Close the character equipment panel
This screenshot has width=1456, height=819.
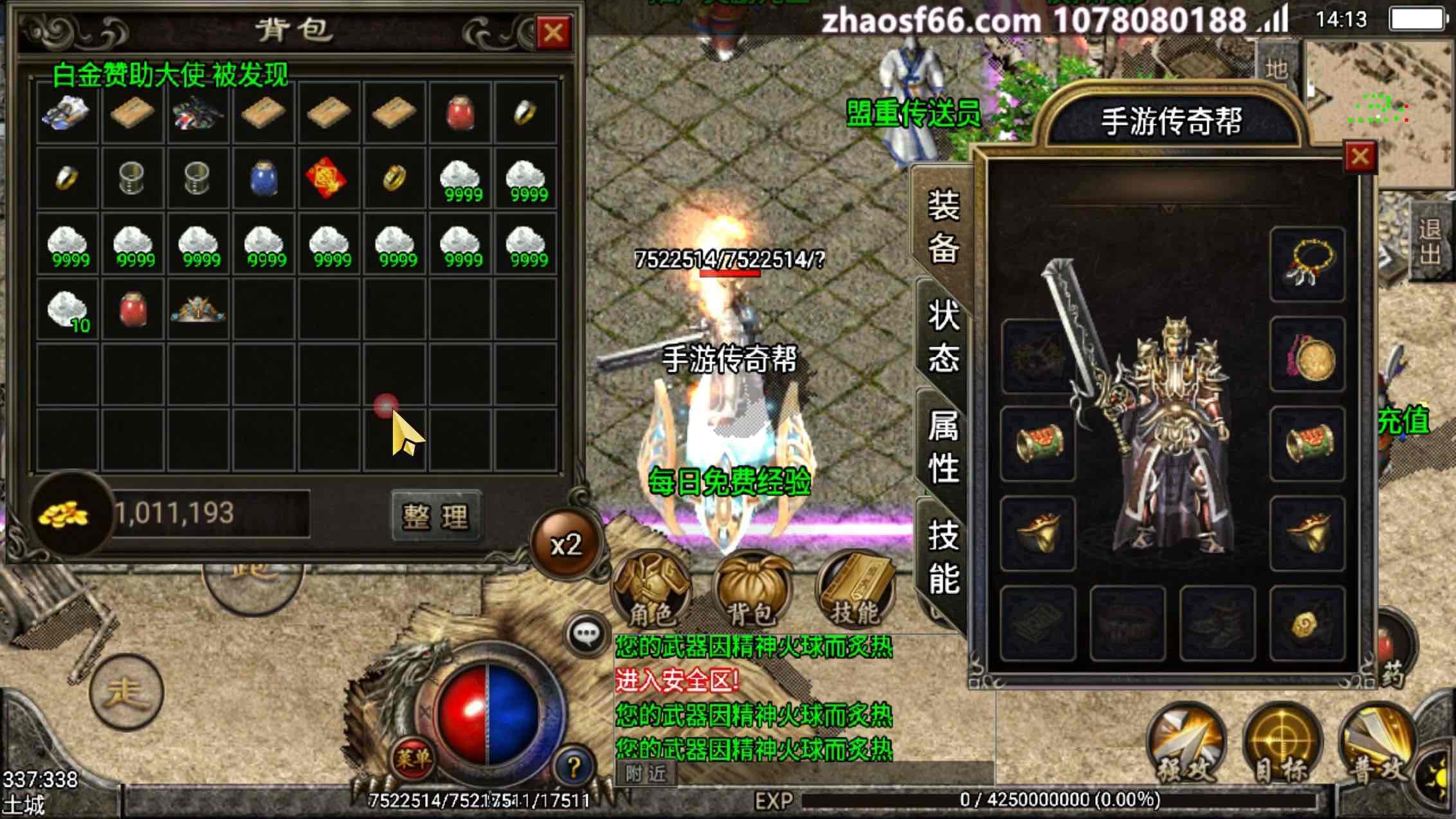pos(1360,156)
